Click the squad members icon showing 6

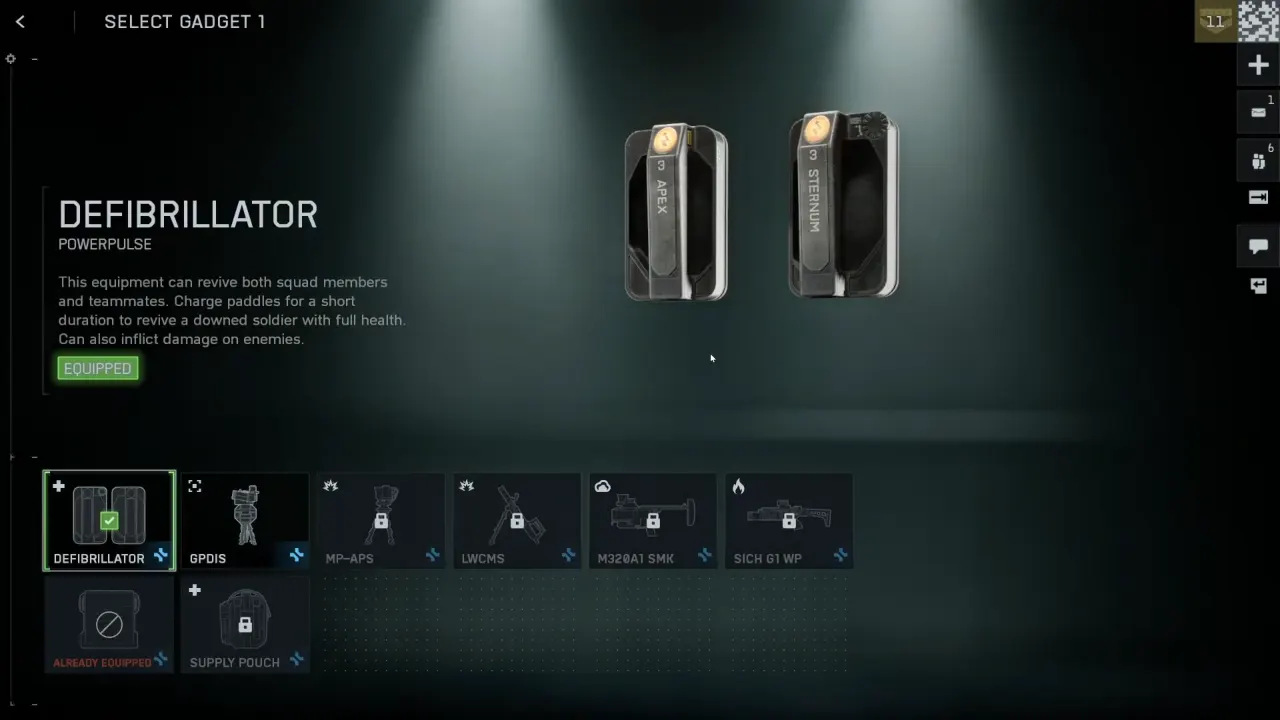(x=1258, y=160)
